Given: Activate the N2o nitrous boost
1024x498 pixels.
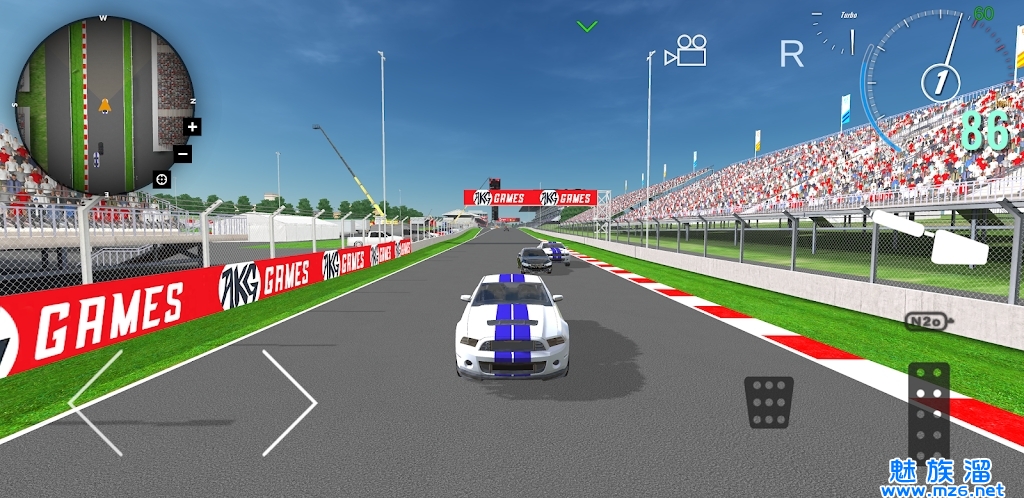Looking at the screenshot, I should coord(927,321).
